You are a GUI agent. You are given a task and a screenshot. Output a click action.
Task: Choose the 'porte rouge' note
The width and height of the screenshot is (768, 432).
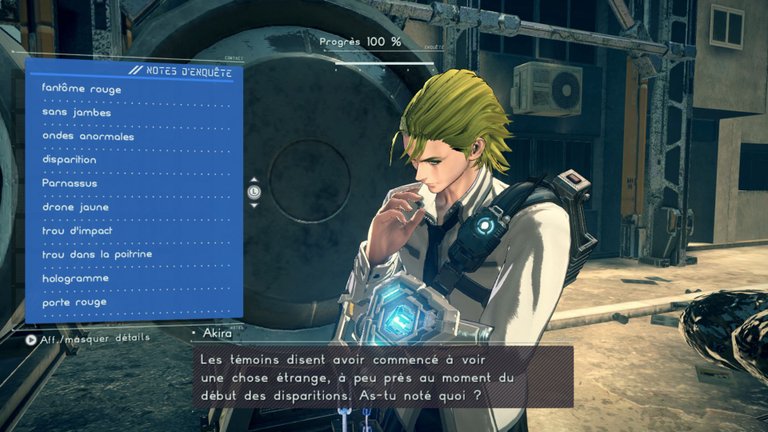tap(74, 301)
